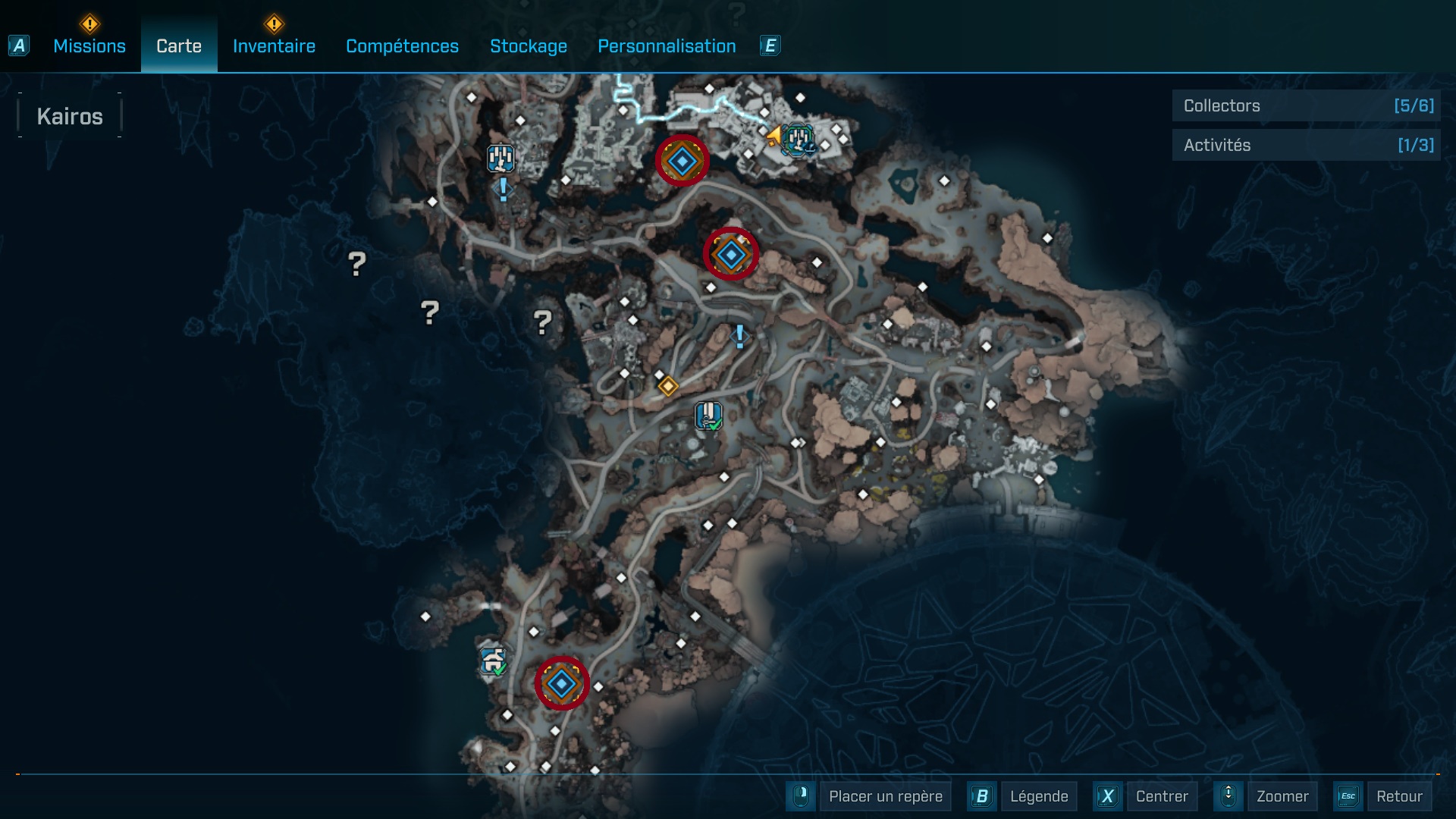Click the circled collector marker in the south
The height and width of the screenshot is (819, 1456).
coord(562,683)
